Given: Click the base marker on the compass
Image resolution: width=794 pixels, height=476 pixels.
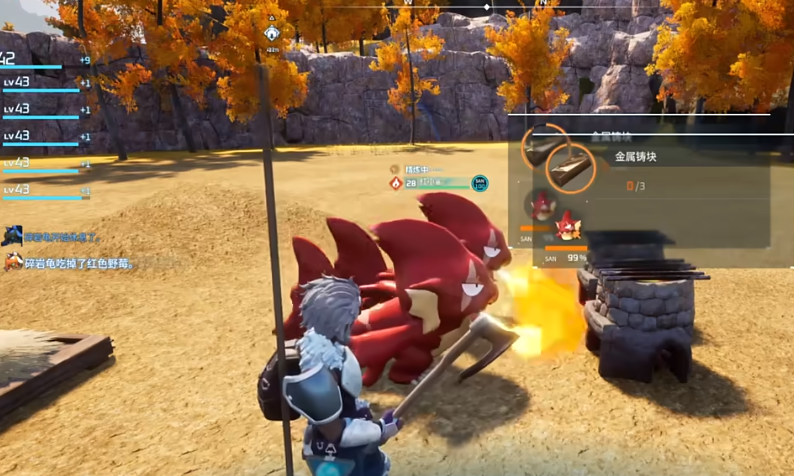Looking at the screenshot, I should (x=272, y=33).
